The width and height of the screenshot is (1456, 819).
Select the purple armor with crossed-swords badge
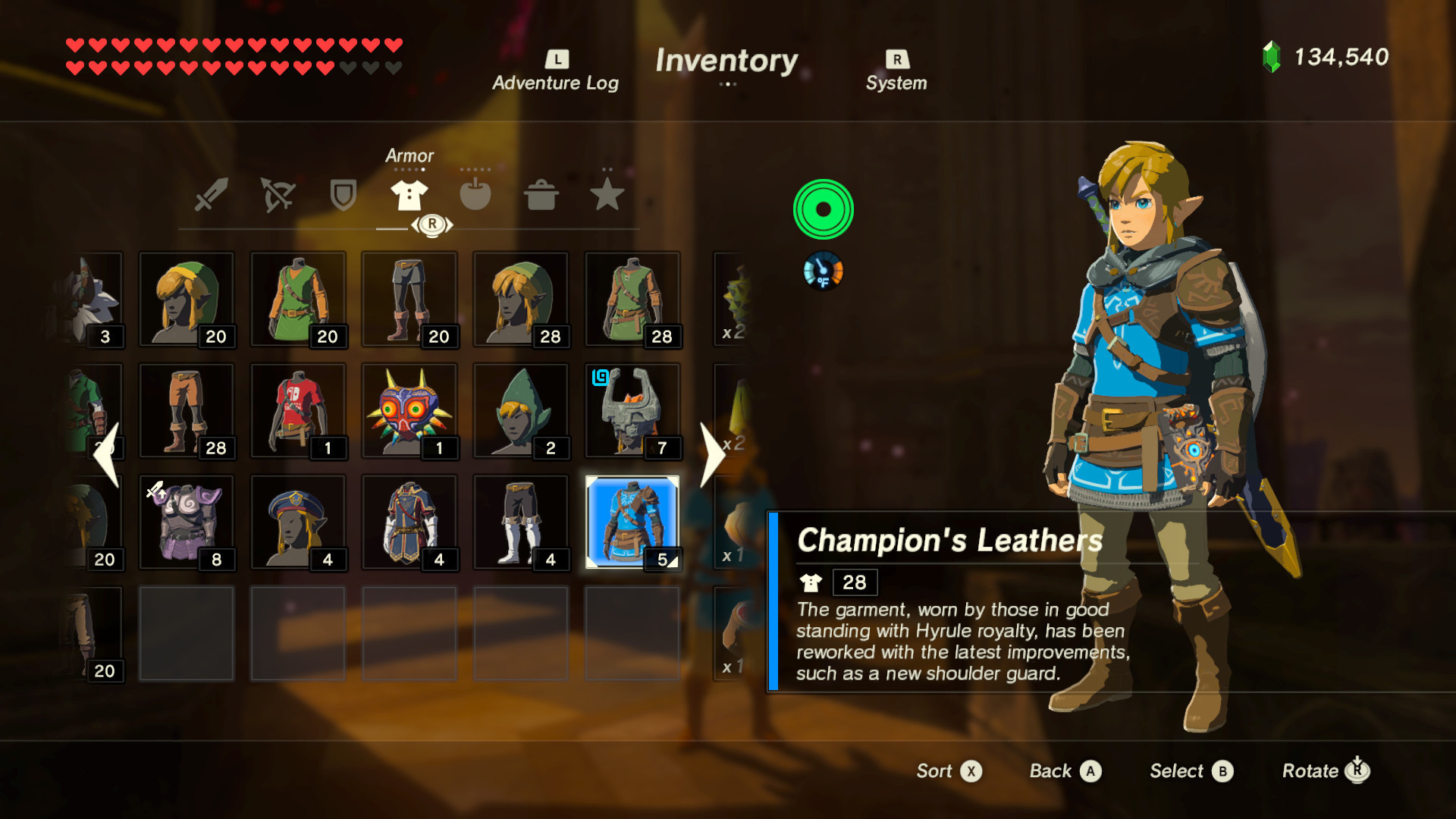187,522
